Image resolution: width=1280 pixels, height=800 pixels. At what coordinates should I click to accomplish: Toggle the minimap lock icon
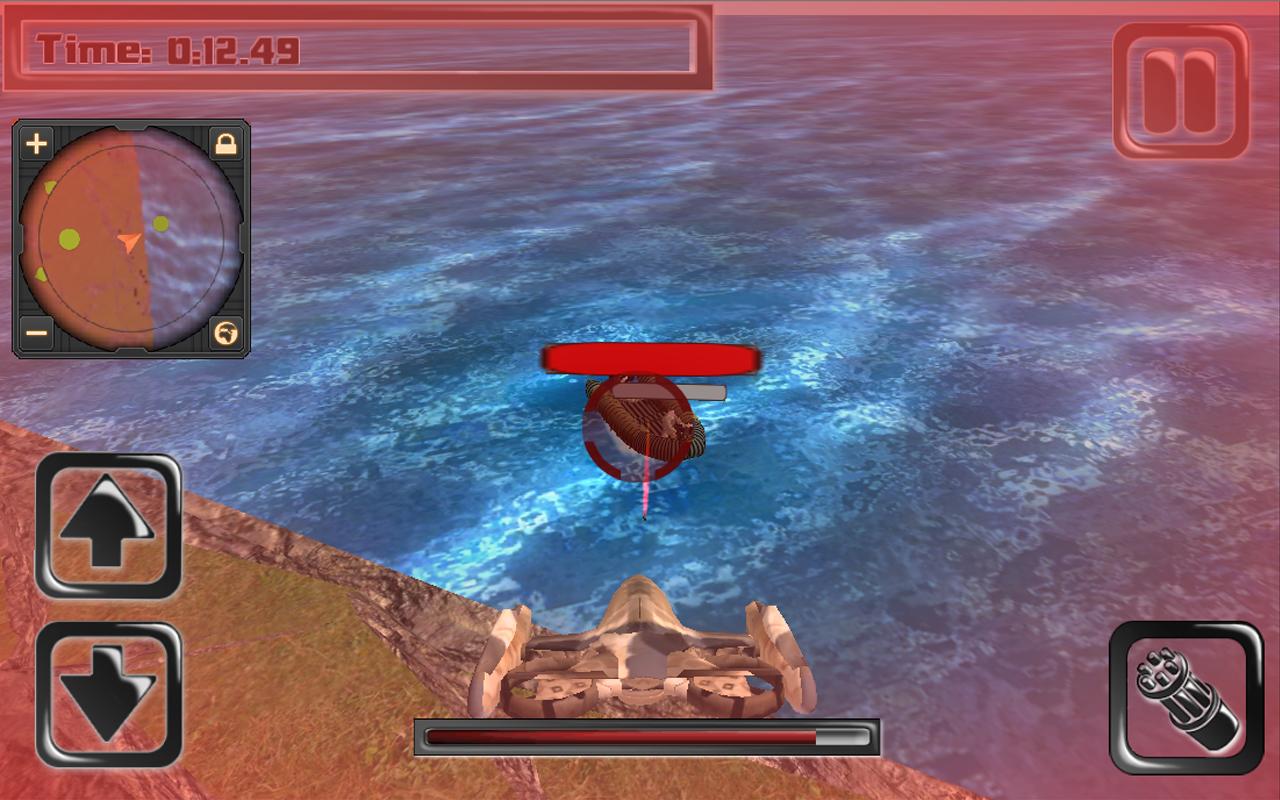click(x=227, y=145)
